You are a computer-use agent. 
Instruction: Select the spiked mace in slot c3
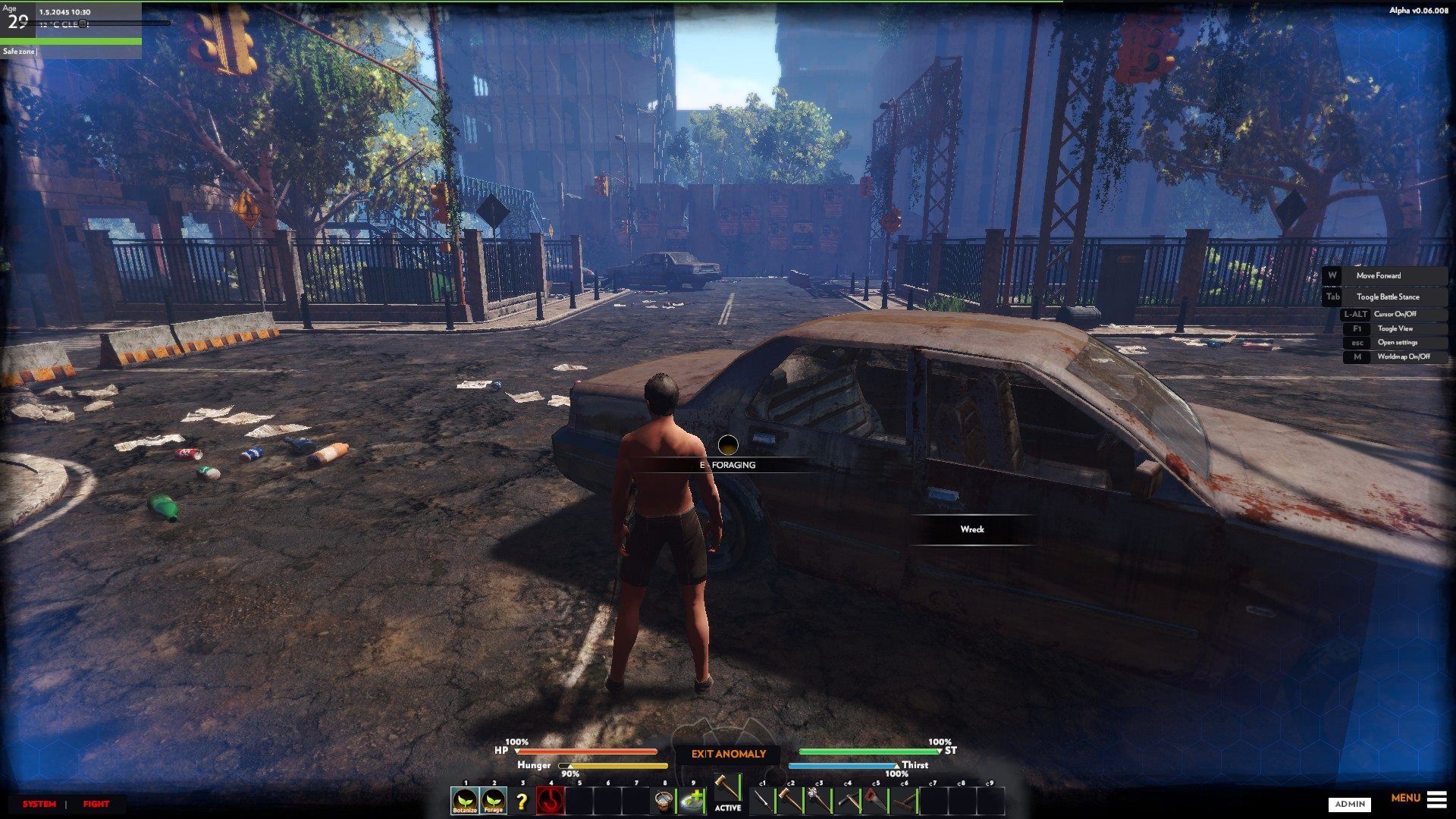819,801
